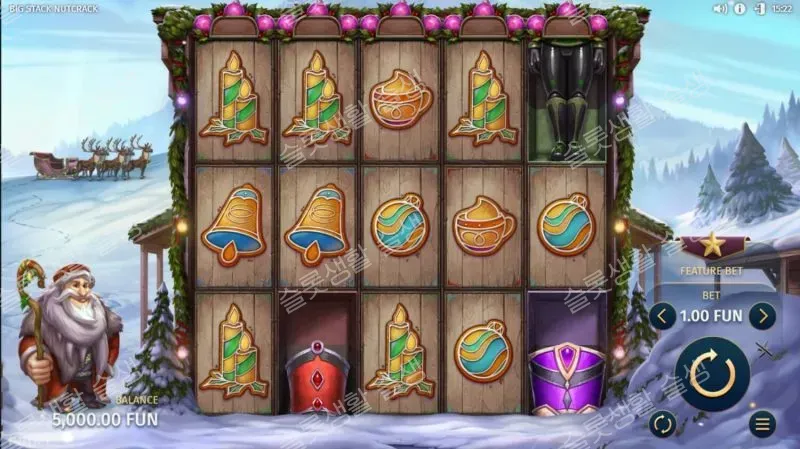The image size is (800, 449).
Task: Decrease the bet with the left arrow
Action: click(x=662, y=317)
